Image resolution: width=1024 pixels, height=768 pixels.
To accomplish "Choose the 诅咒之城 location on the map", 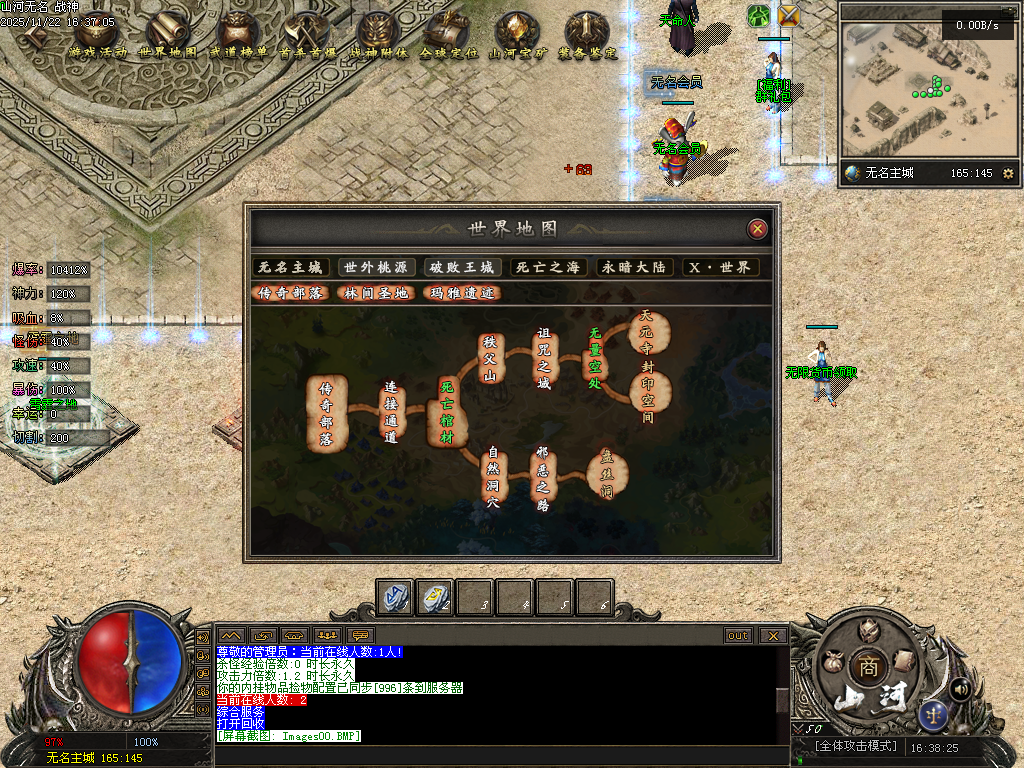I will click(x=544, y=358).
